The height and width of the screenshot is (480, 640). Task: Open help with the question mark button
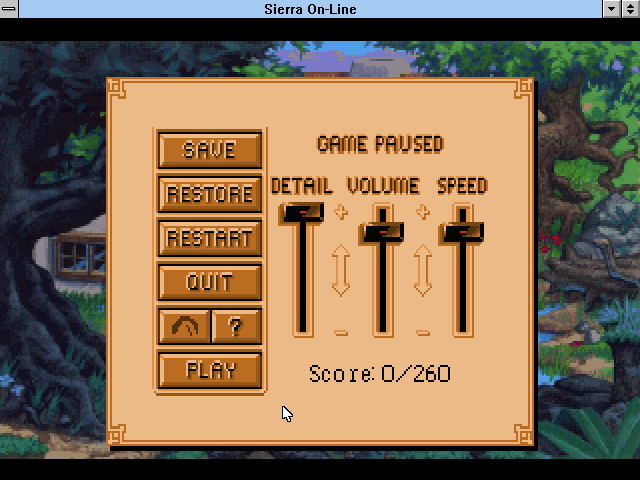237,326
